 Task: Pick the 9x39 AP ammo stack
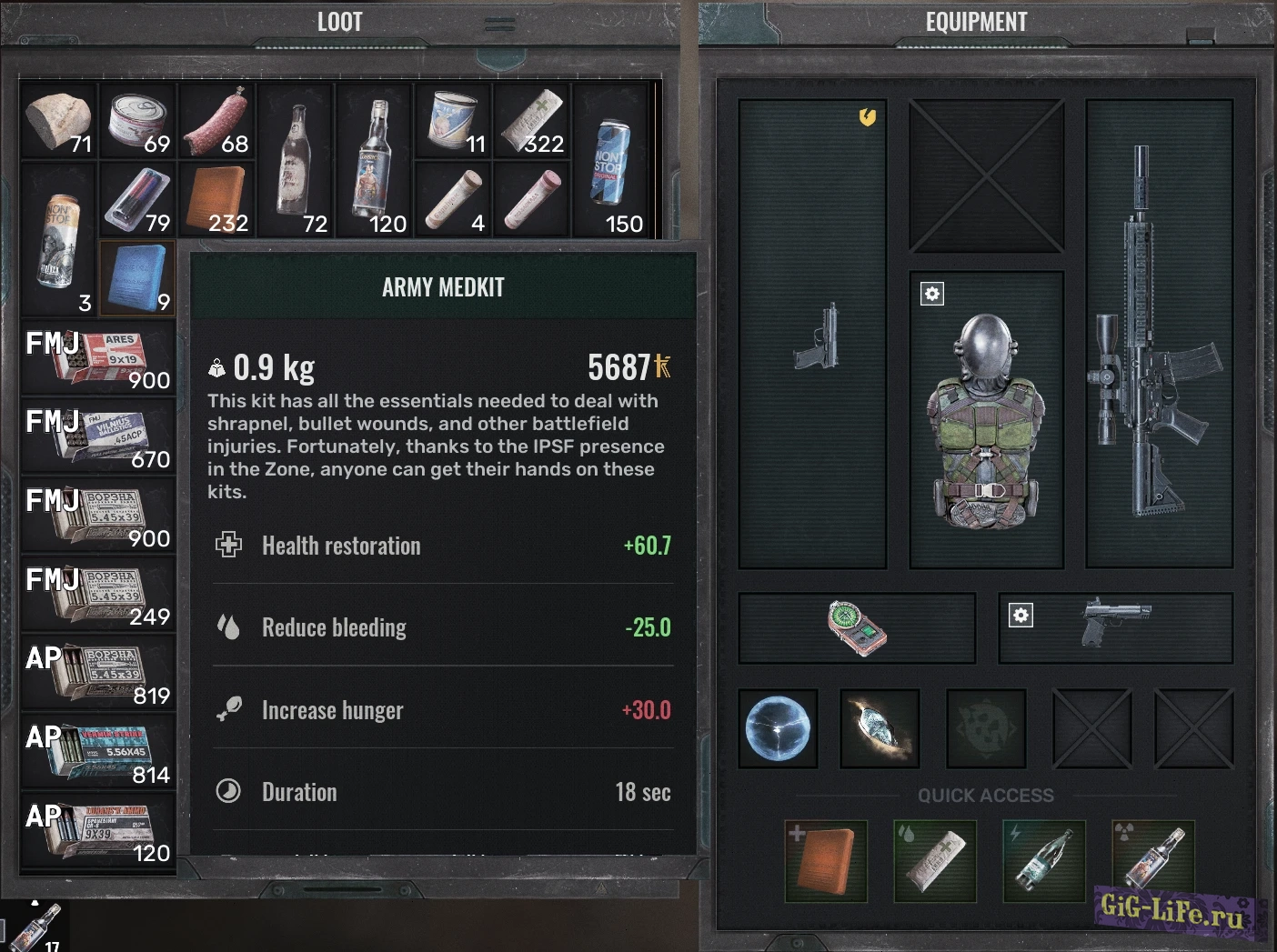tap(98, 829)
